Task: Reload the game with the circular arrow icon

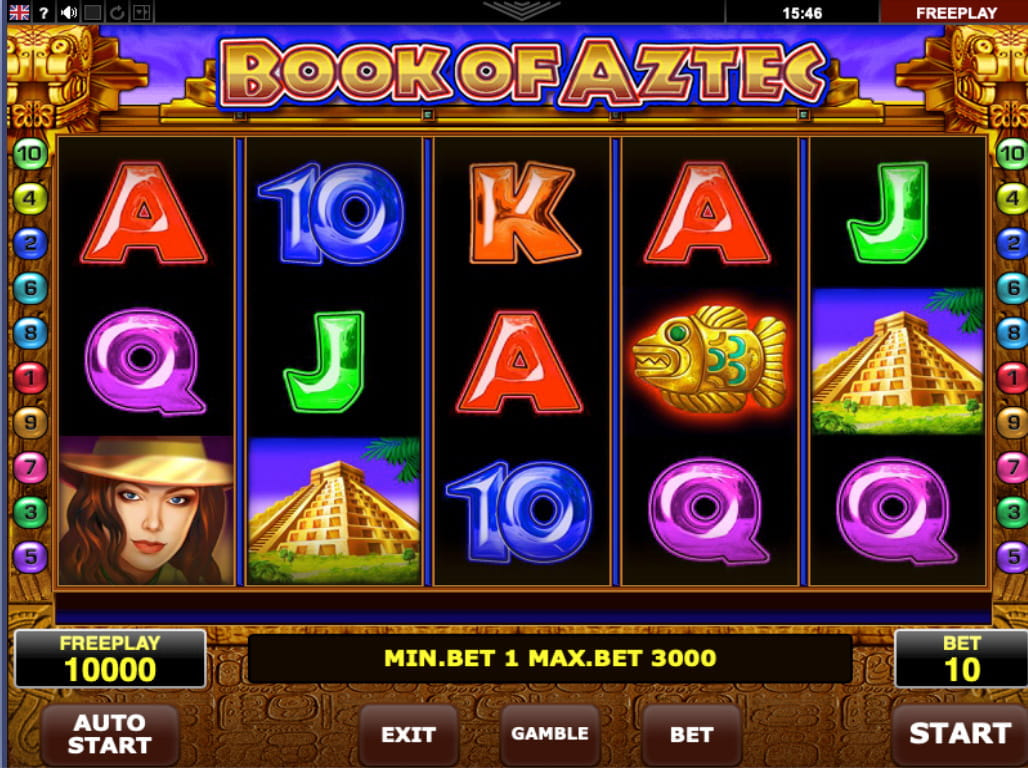Action: [x=117, y=13]
